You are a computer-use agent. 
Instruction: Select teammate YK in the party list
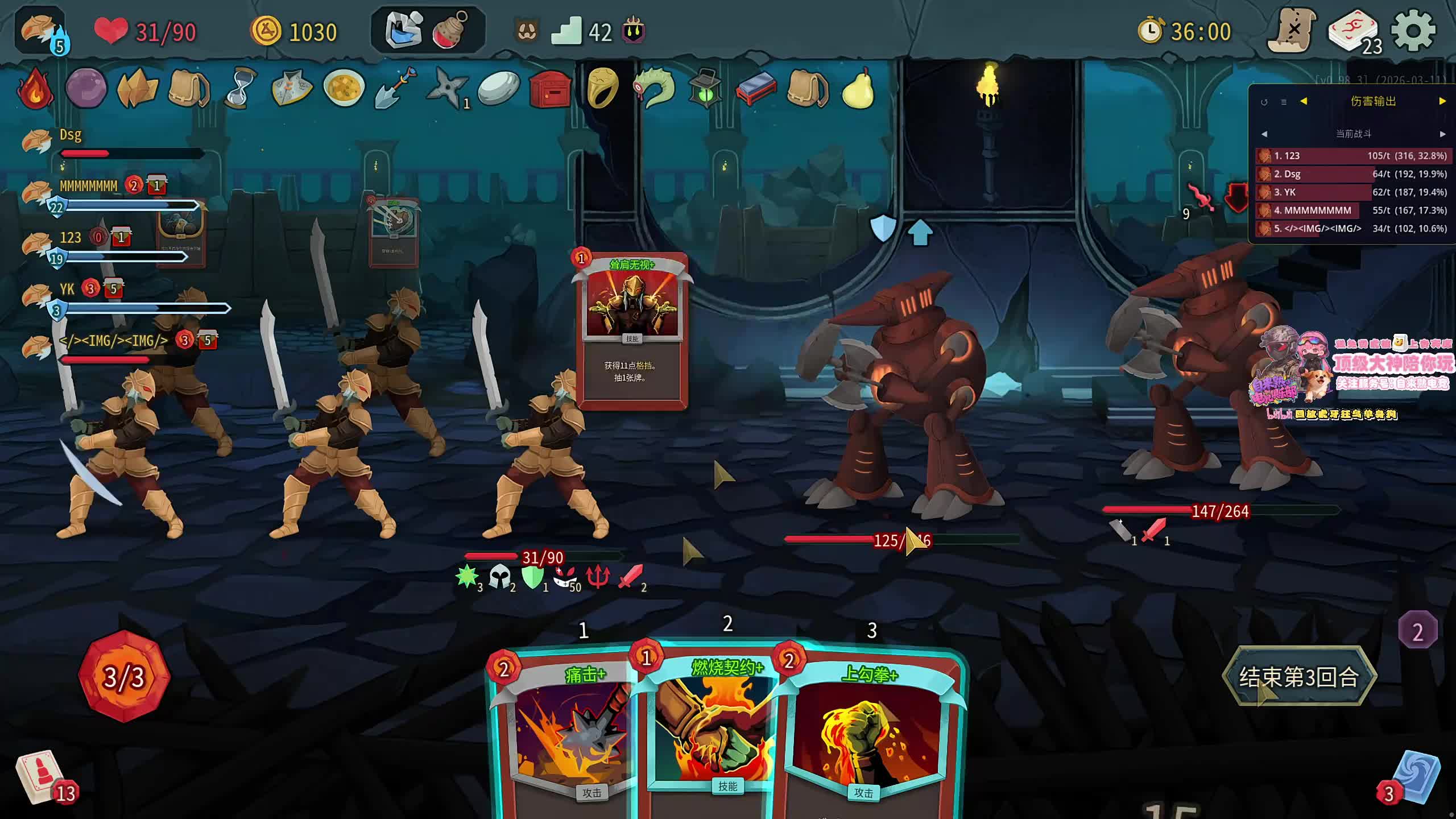coord(67,290)
